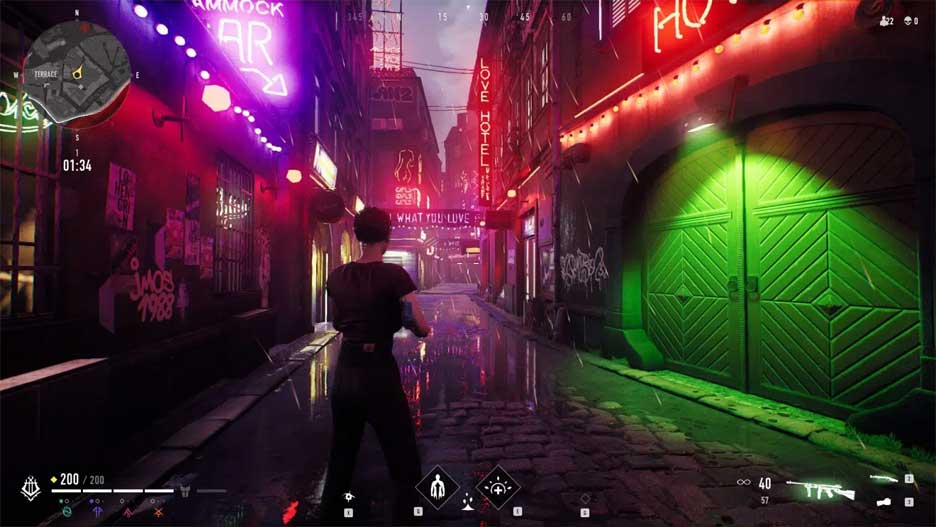This screenshot has height=527, width=936.
Task: Select the red zigzag rune icon
Action: 127,511
